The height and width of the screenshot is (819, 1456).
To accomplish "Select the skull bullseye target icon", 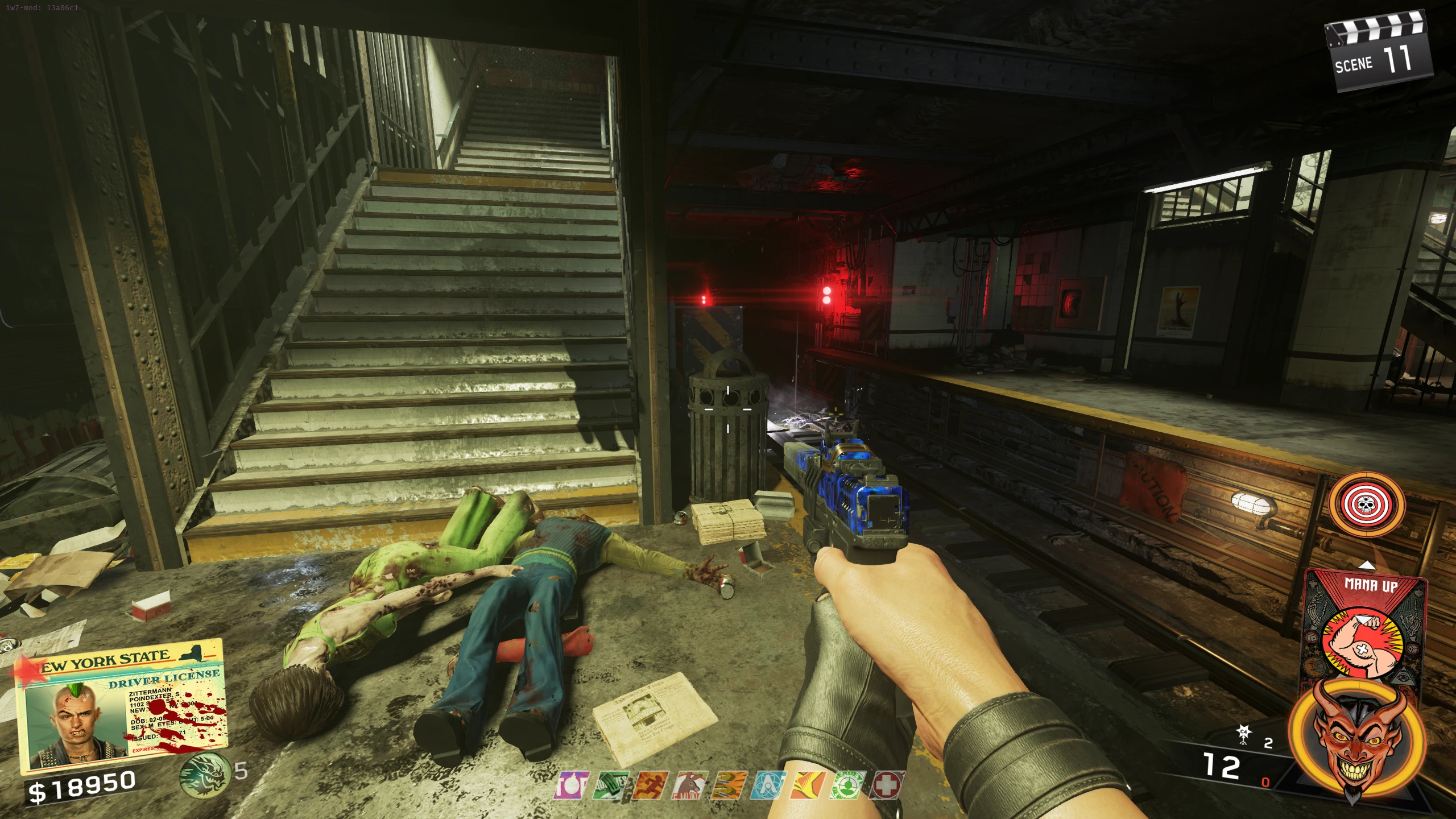I will point(1367,504).
